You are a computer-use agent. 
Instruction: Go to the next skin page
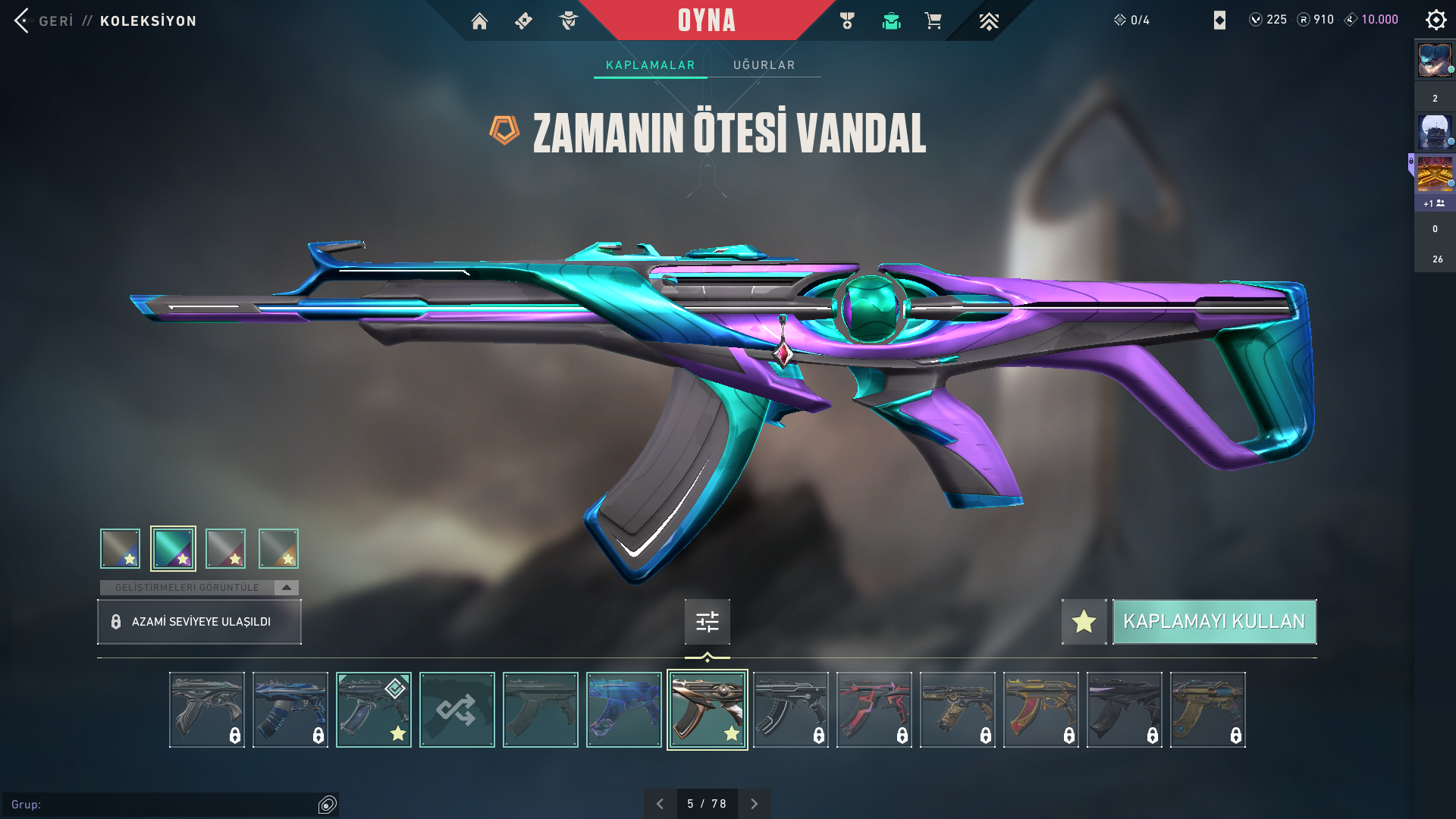754,804
